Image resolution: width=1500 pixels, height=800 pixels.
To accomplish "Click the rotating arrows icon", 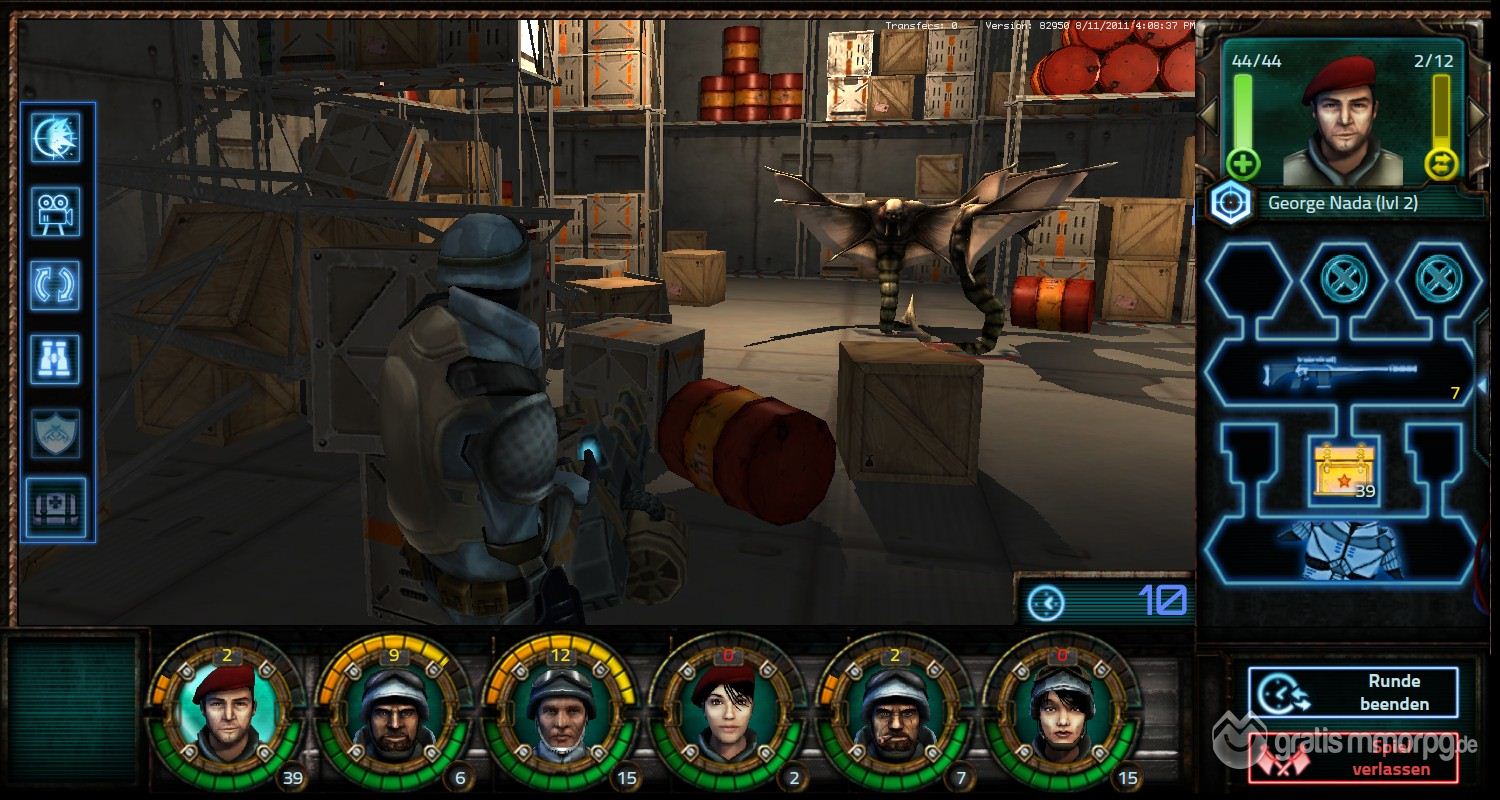I will (x=56, y=285).
